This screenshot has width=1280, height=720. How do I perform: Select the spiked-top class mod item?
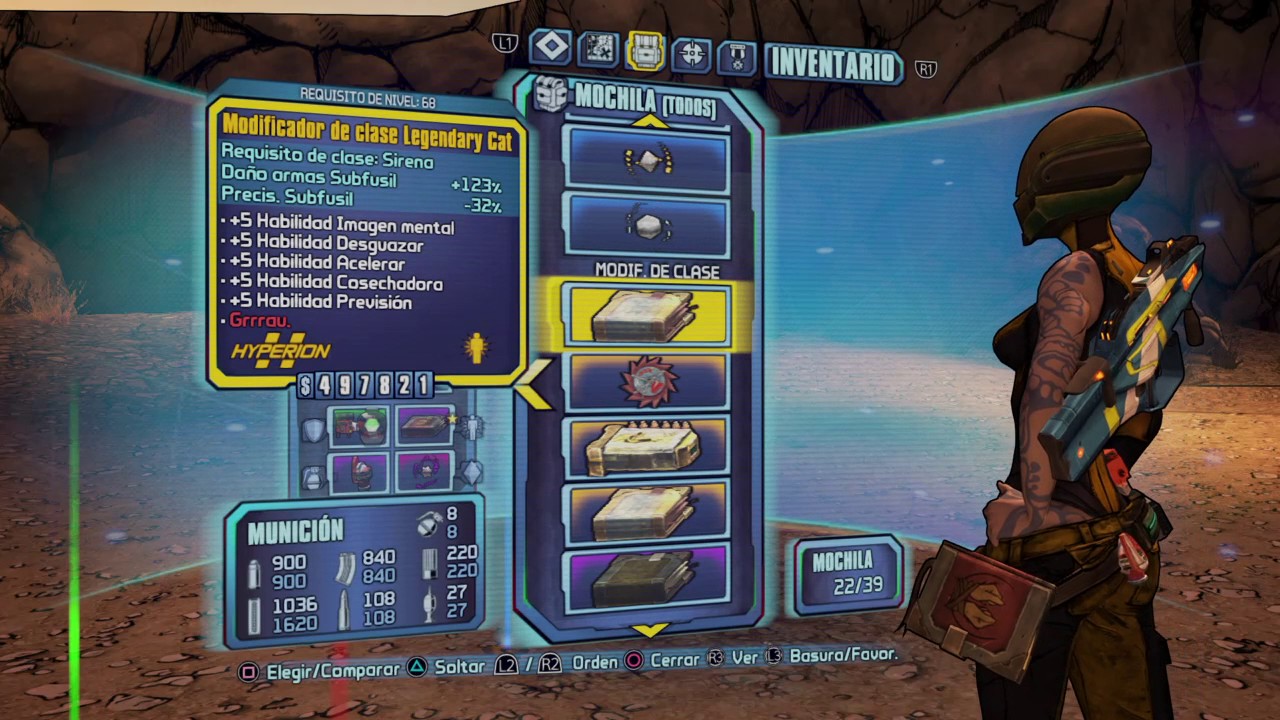(x=647, y=447)
